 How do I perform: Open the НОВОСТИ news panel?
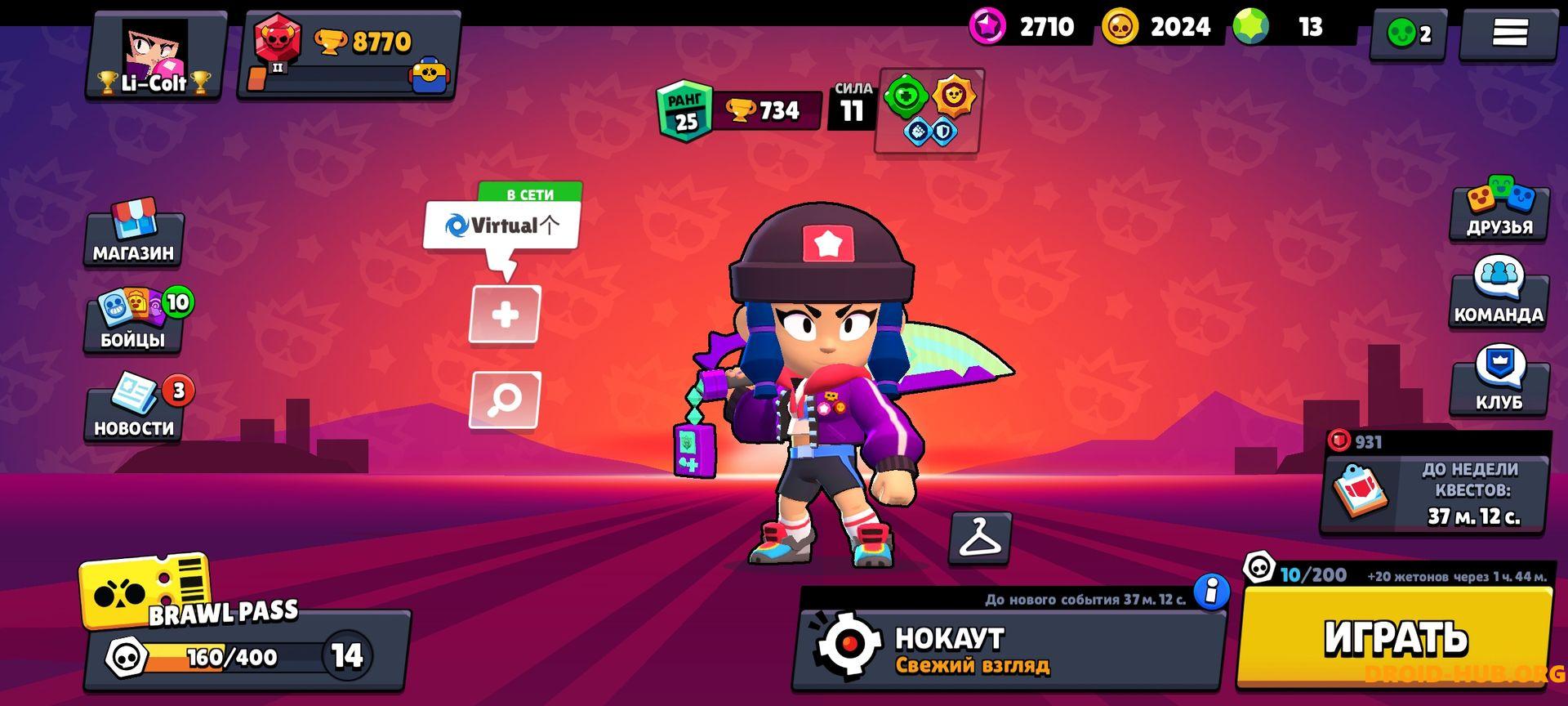point(133,407)
